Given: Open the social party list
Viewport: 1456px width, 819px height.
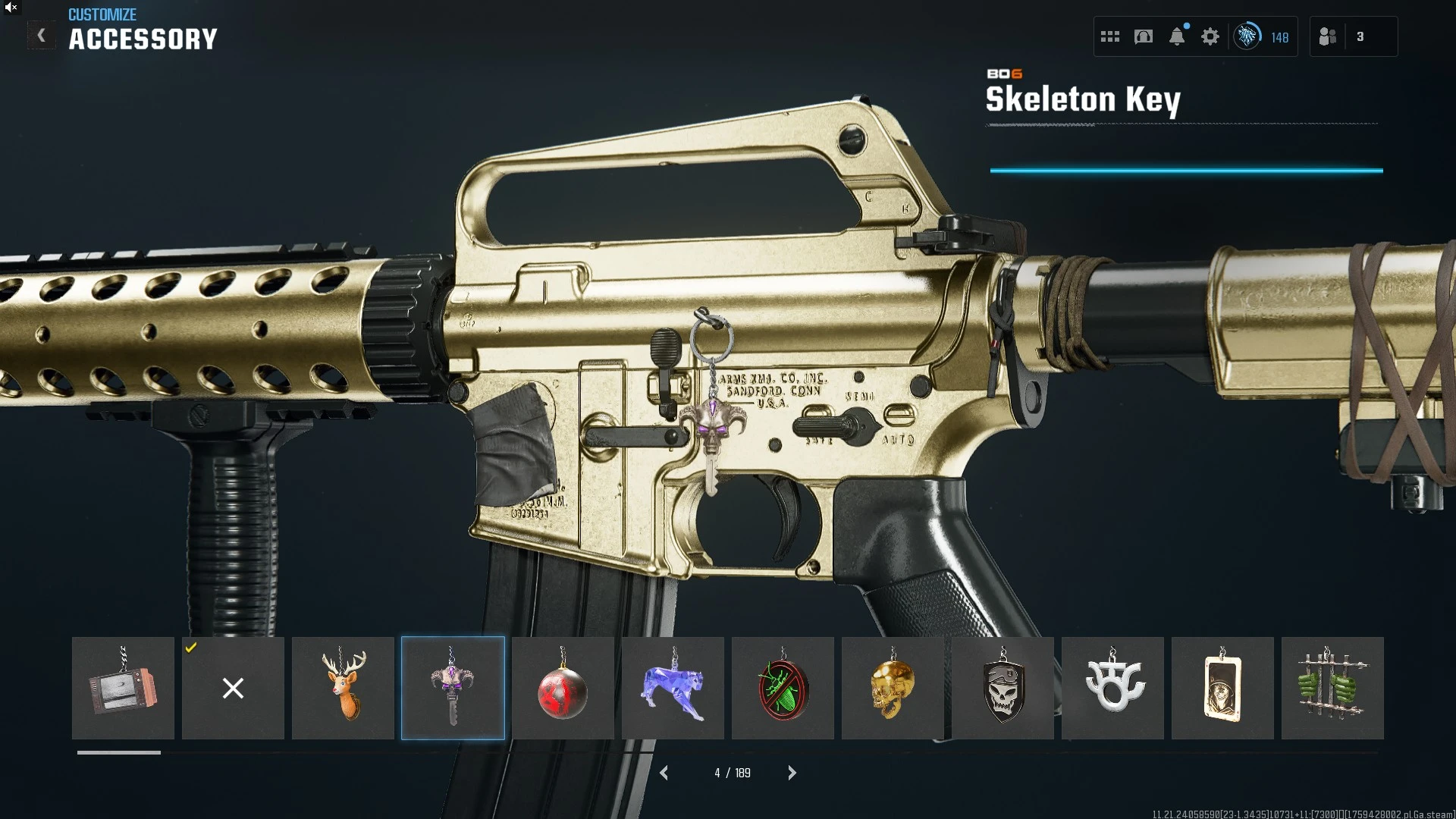Looking at the screenshot, I should tap(1328, 36).
